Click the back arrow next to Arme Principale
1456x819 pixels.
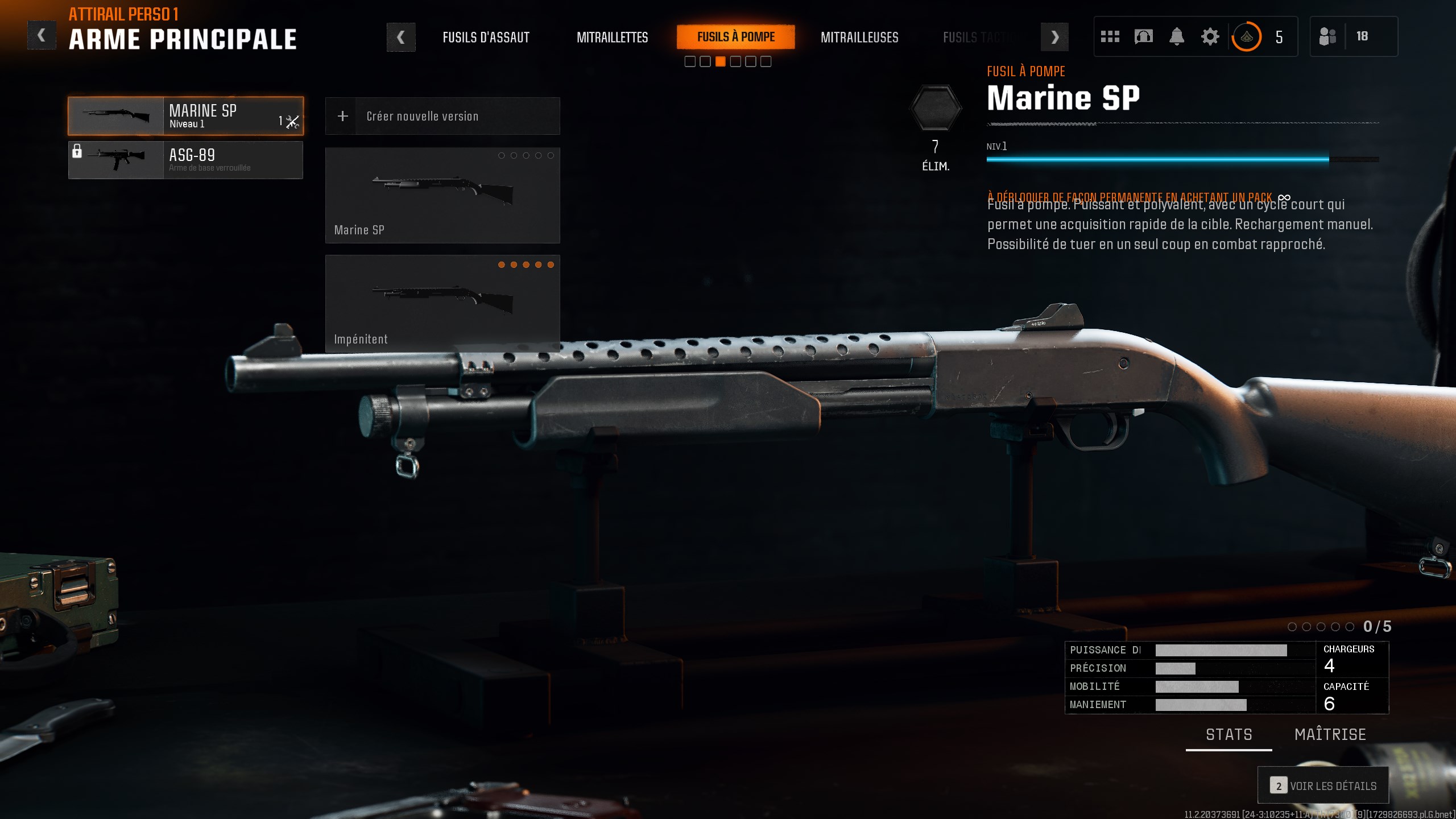tap(42, 34)
